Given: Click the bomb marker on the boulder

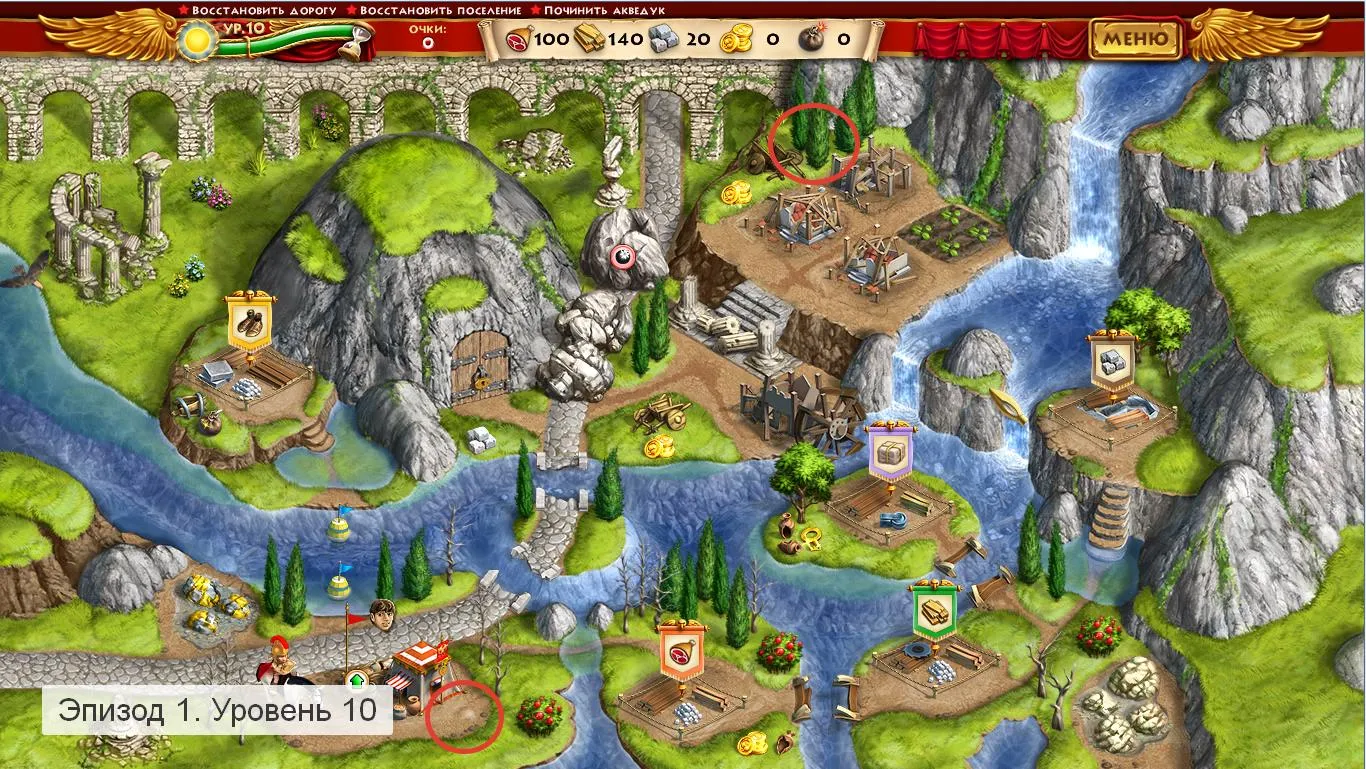Looking at the screenshot, I should 622,257.
